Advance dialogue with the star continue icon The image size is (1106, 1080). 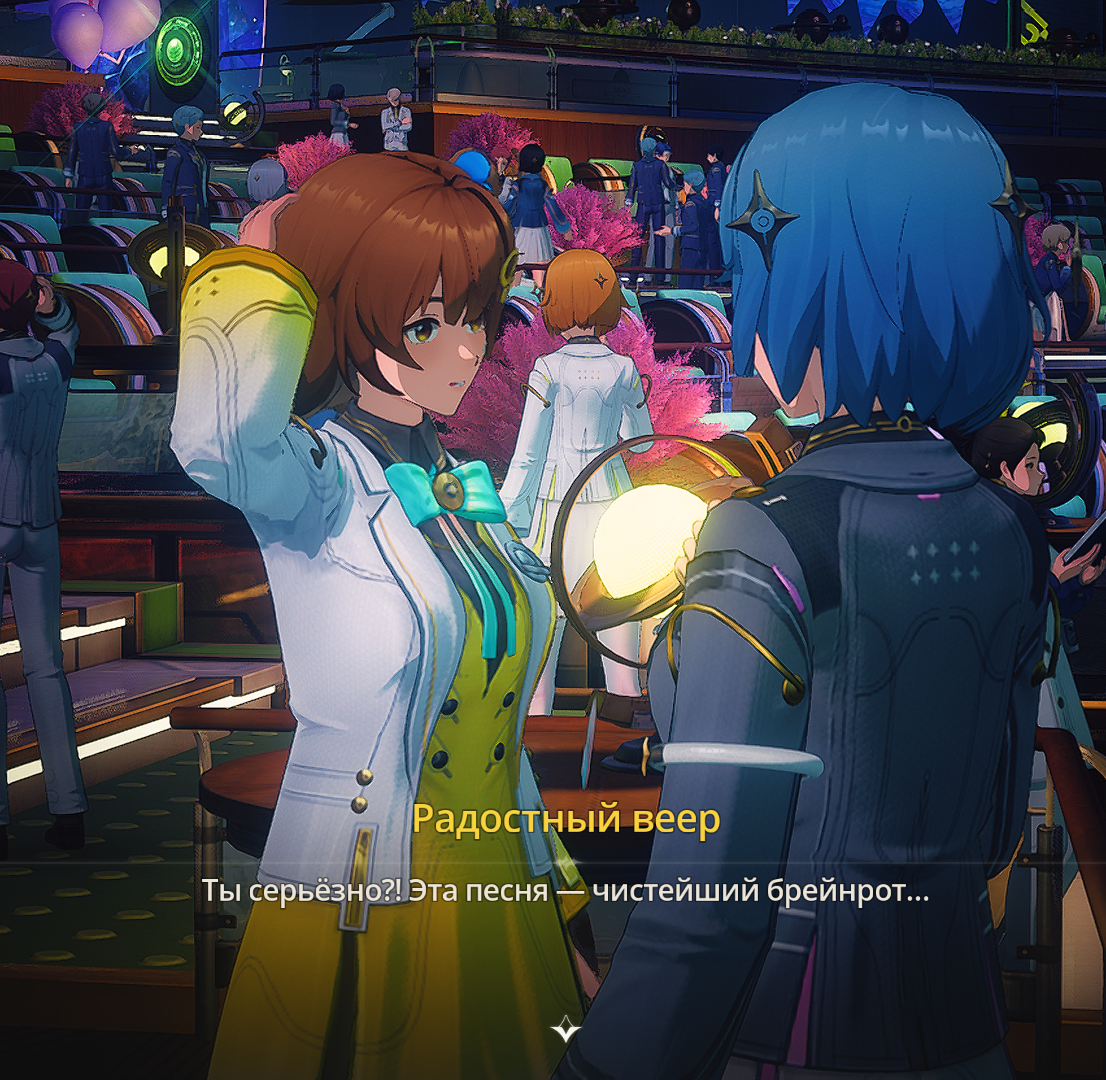566,1028
